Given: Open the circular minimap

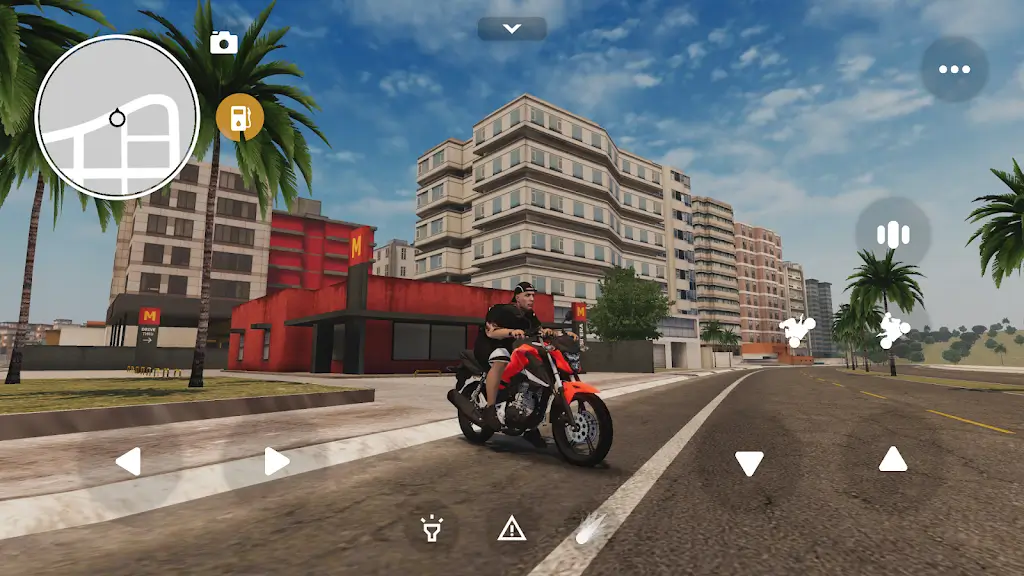Looking at the screenshot, I should [117, 117].
